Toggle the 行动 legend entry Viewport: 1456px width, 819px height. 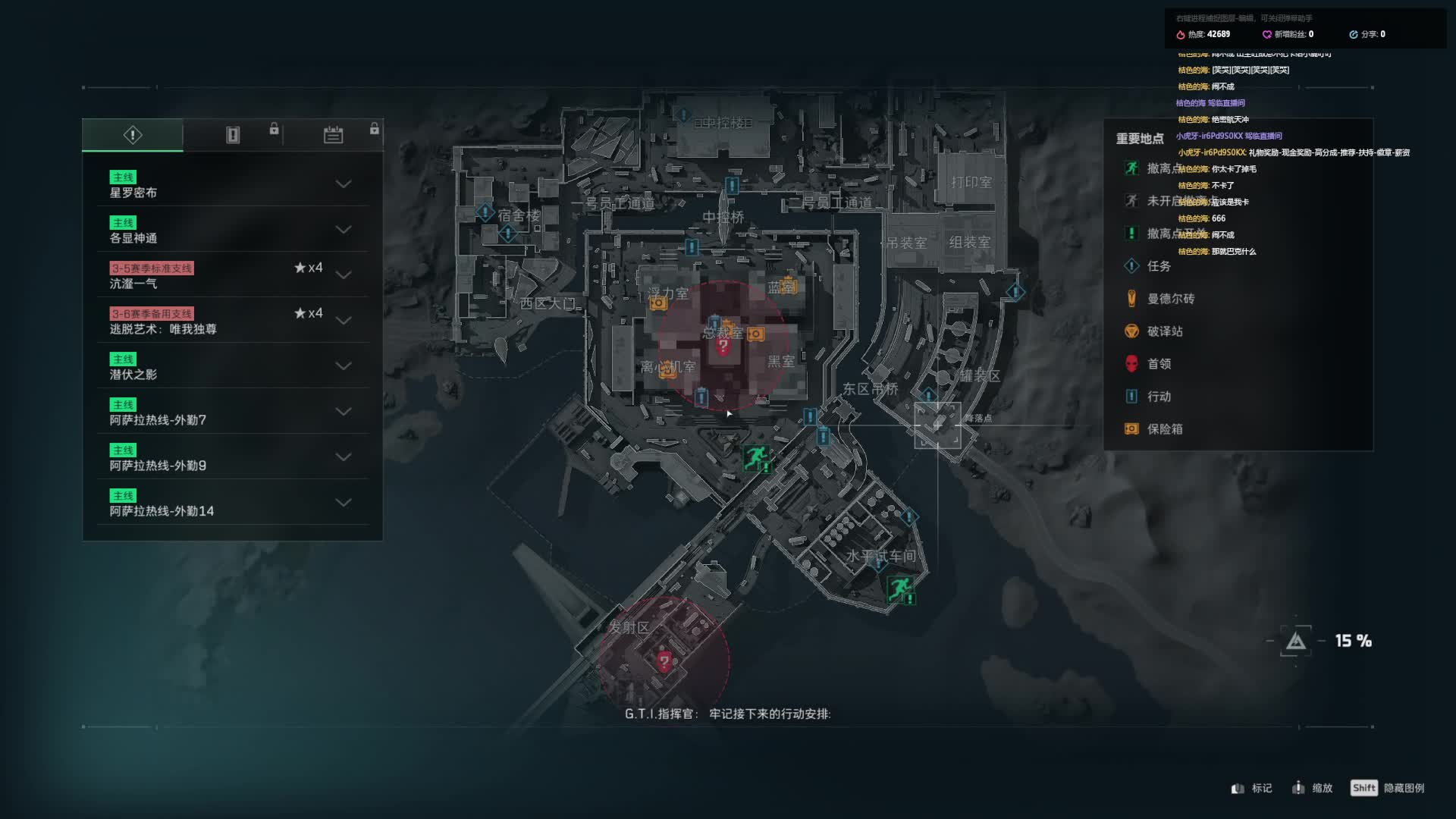[x=1158, y=397]
